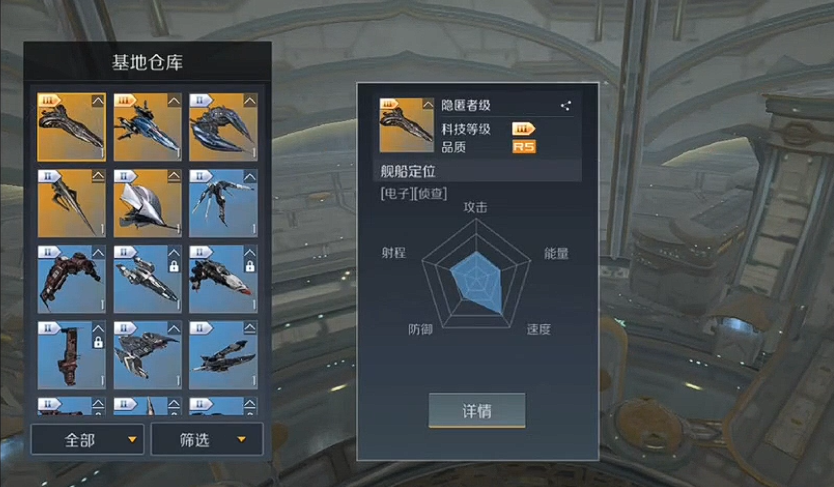Select the blue-hulled tier III ship on orange
Screen dimensions: 834x487
click(x=147, y=127)
